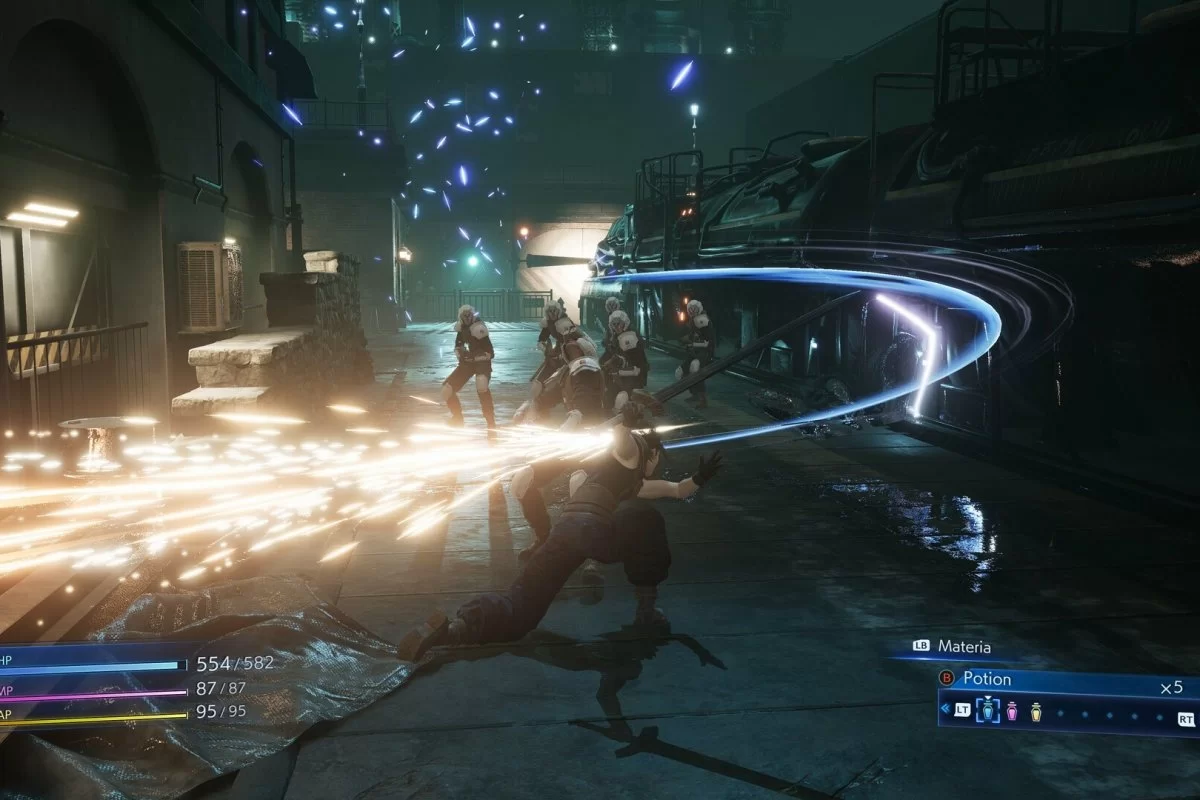
Task: Select the blue potion bottle slot
Action: click(x=986, y=711)
